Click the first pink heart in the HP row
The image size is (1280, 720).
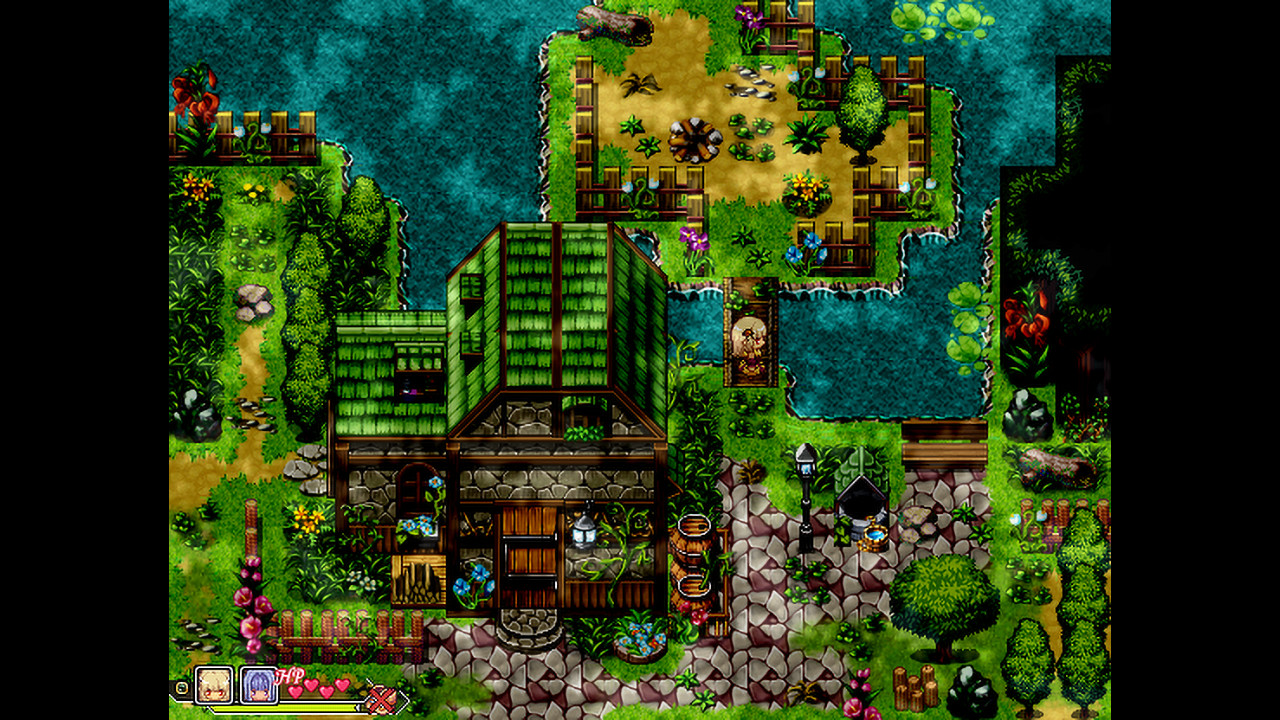(x=295, y=690)
